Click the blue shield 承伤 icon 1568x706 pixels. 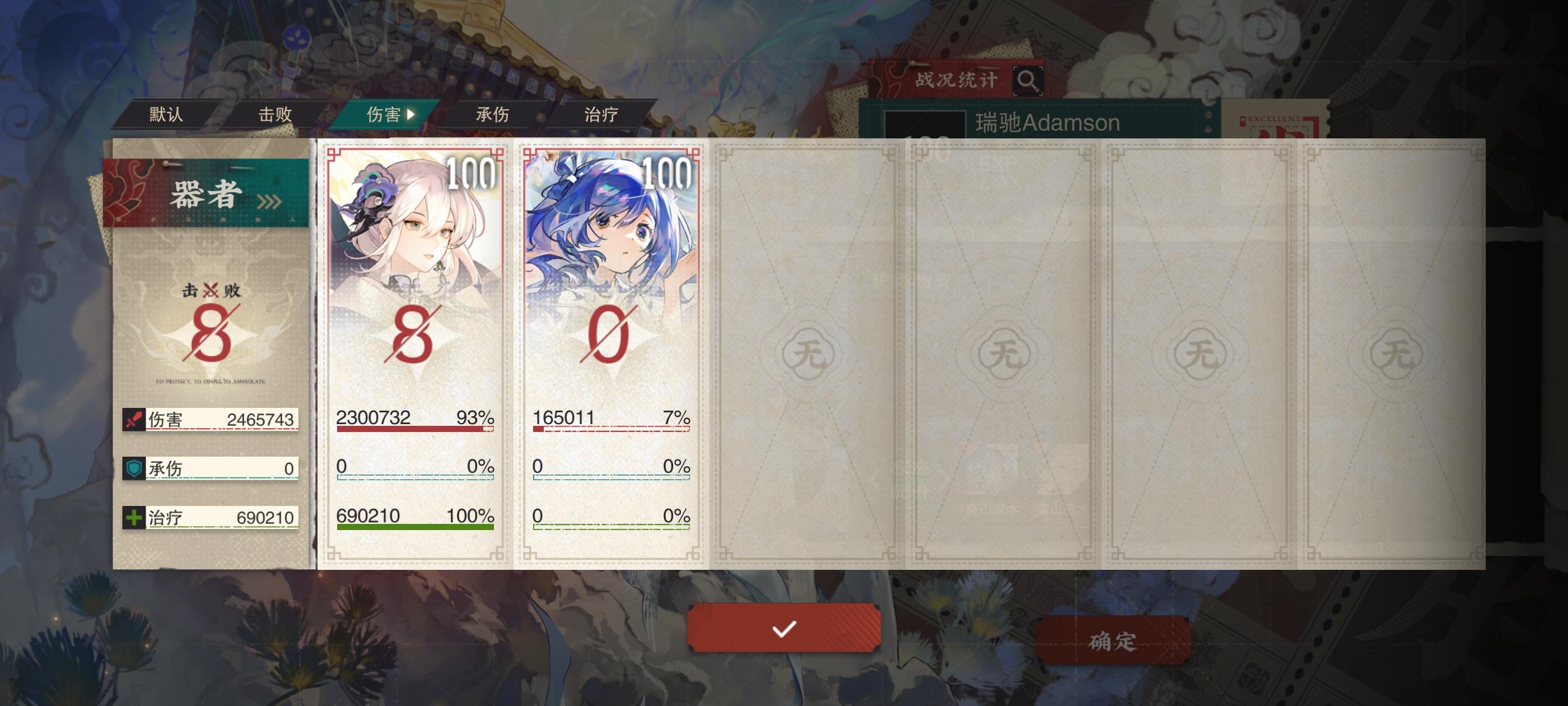pos(133,469)
